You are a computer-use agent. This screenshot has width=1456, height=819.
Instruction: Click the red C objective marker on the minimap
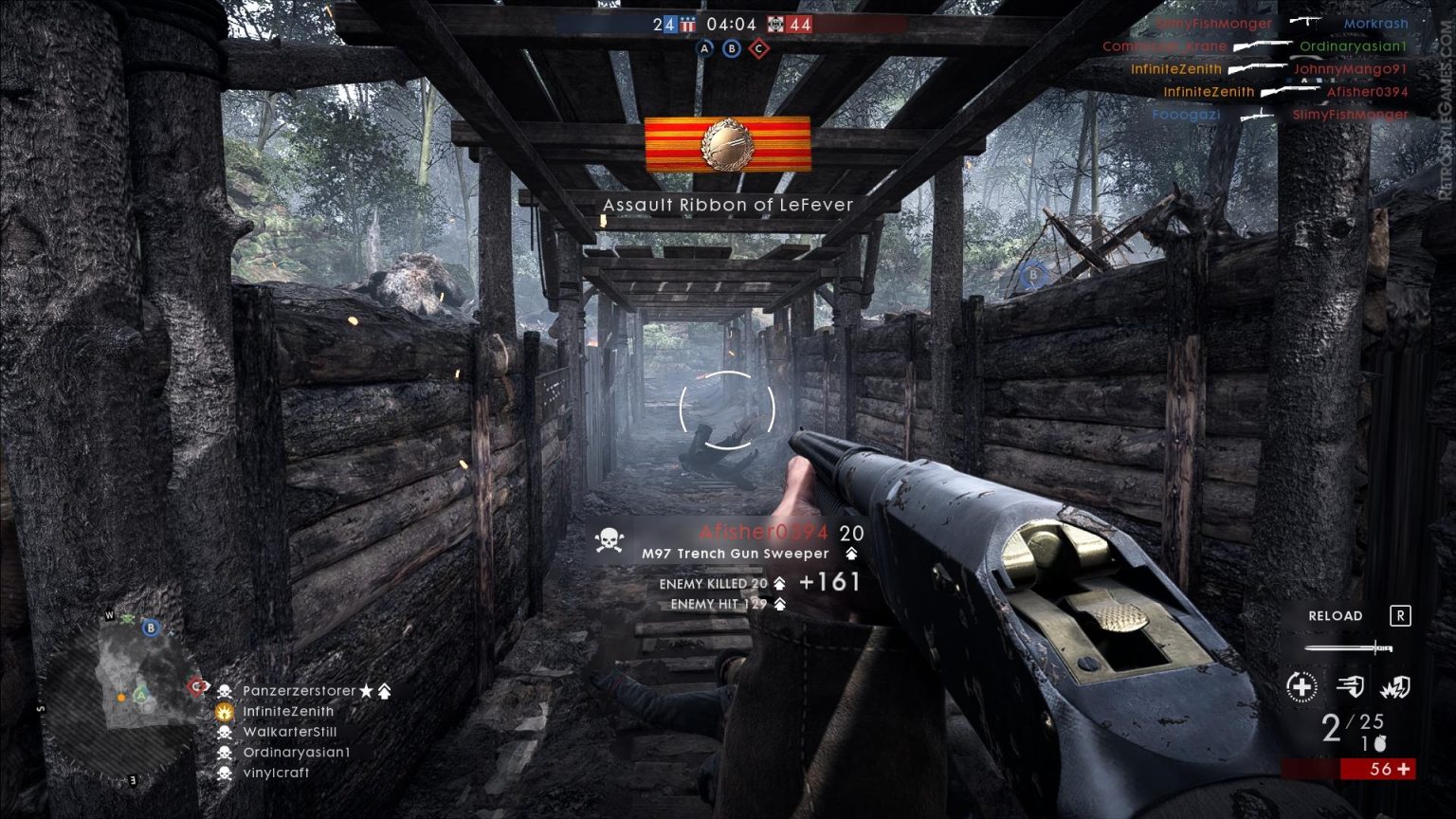click(x=196, y=686)
